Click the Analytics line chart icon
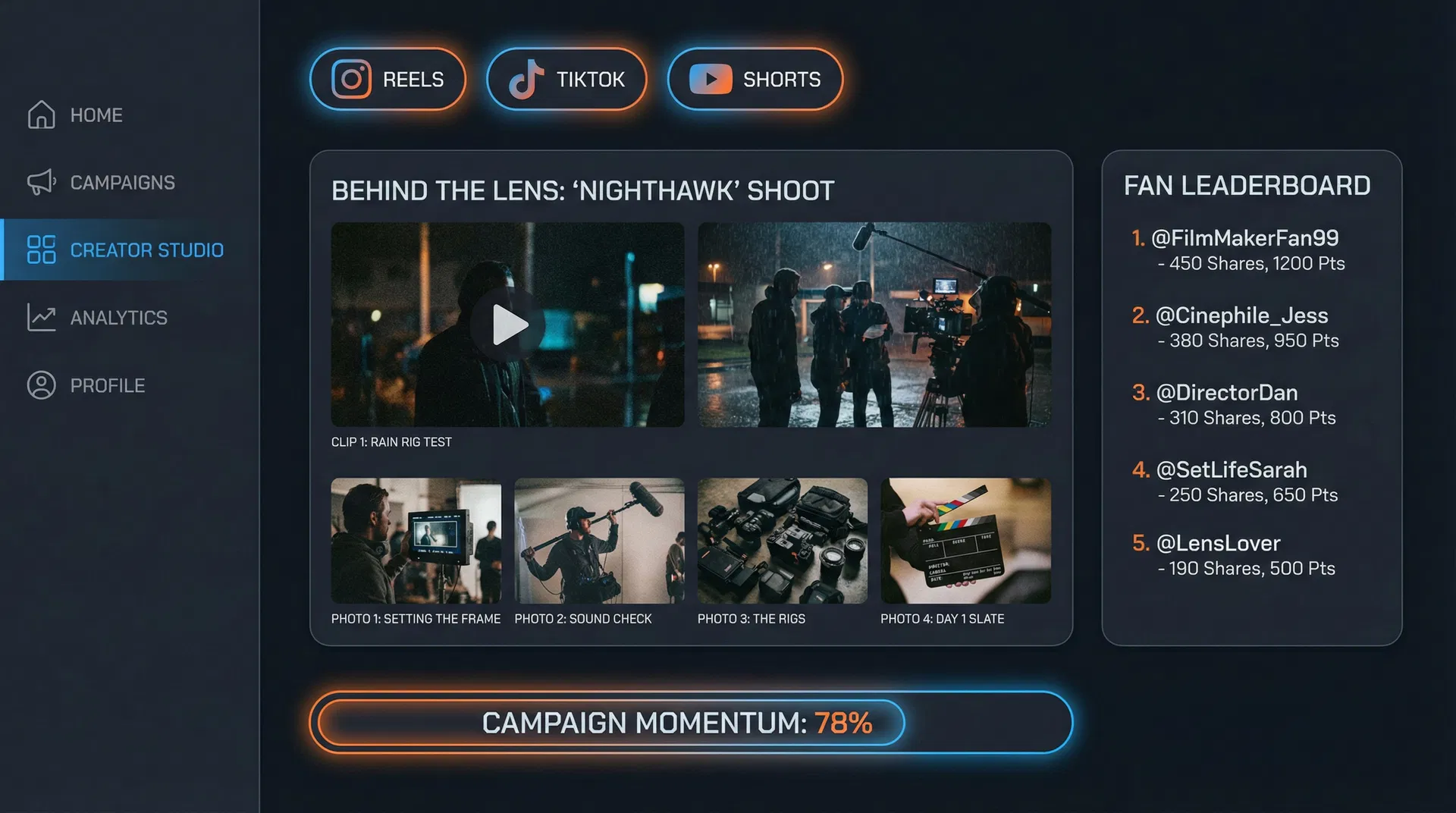The width and height of the screenshot is (1456, 813). coord(41,317)
